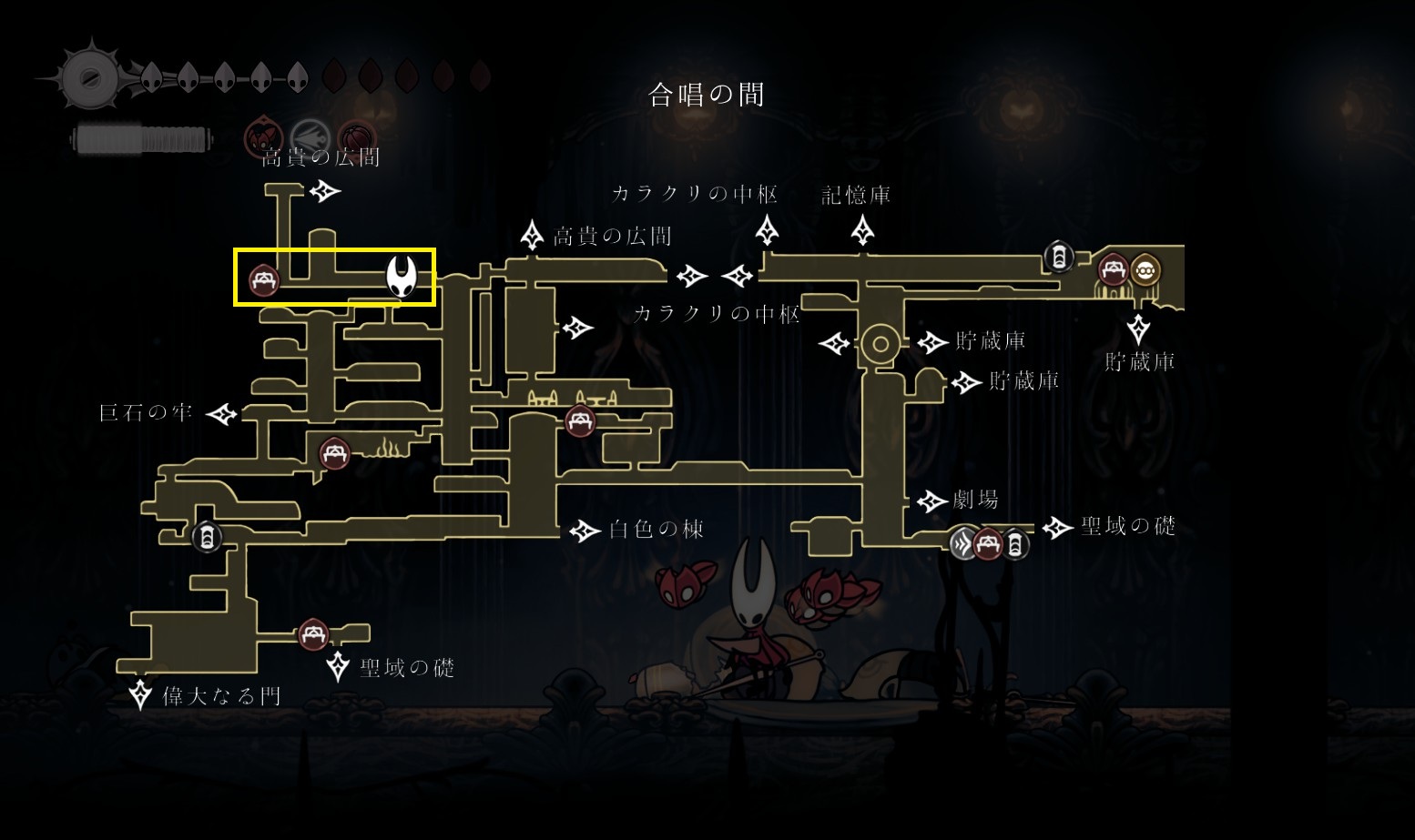
Task: Click the 巨石の牢 exit arrow marker
Action: coord(221,415)
